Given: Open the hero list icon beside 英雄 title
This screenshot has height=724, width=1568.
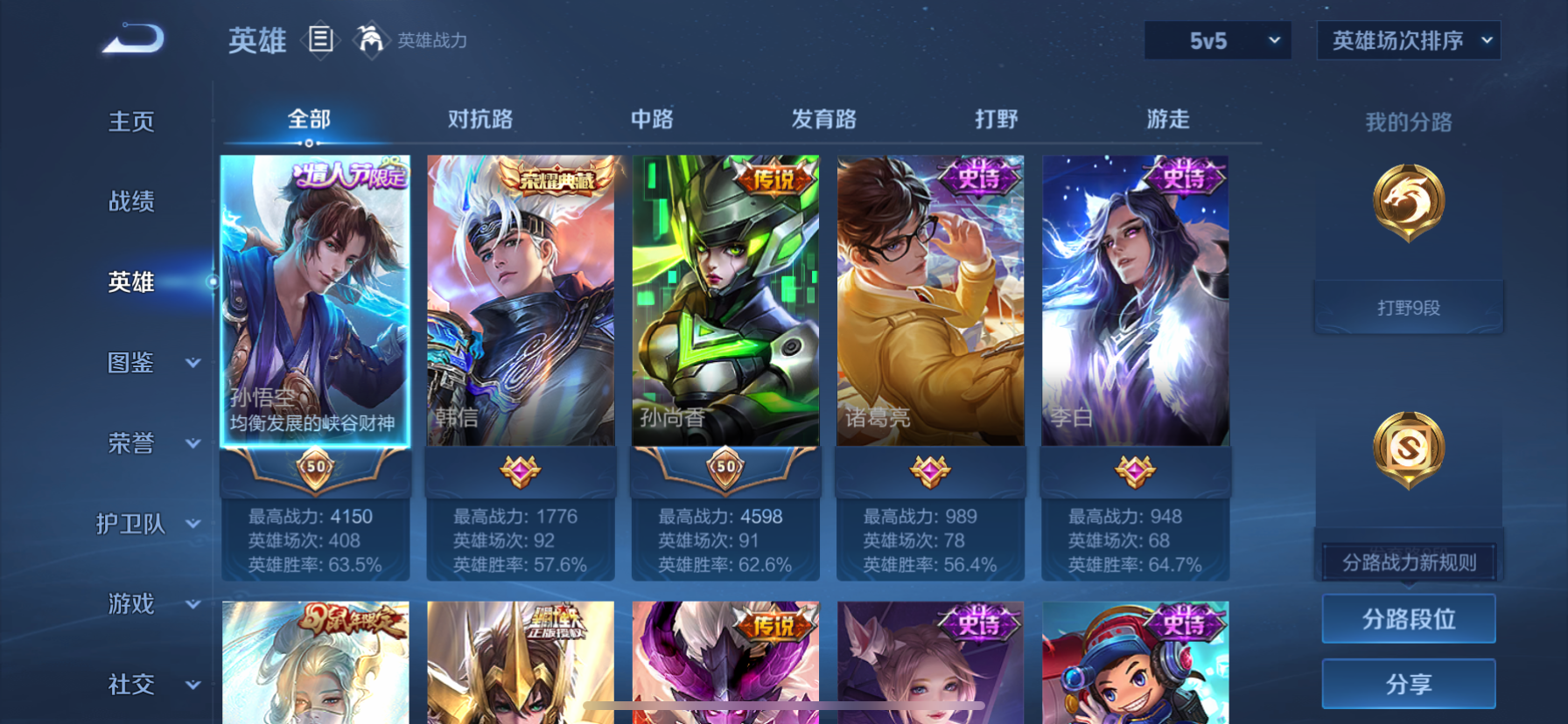Looking at the screenshot, I should tap(320, 40).
